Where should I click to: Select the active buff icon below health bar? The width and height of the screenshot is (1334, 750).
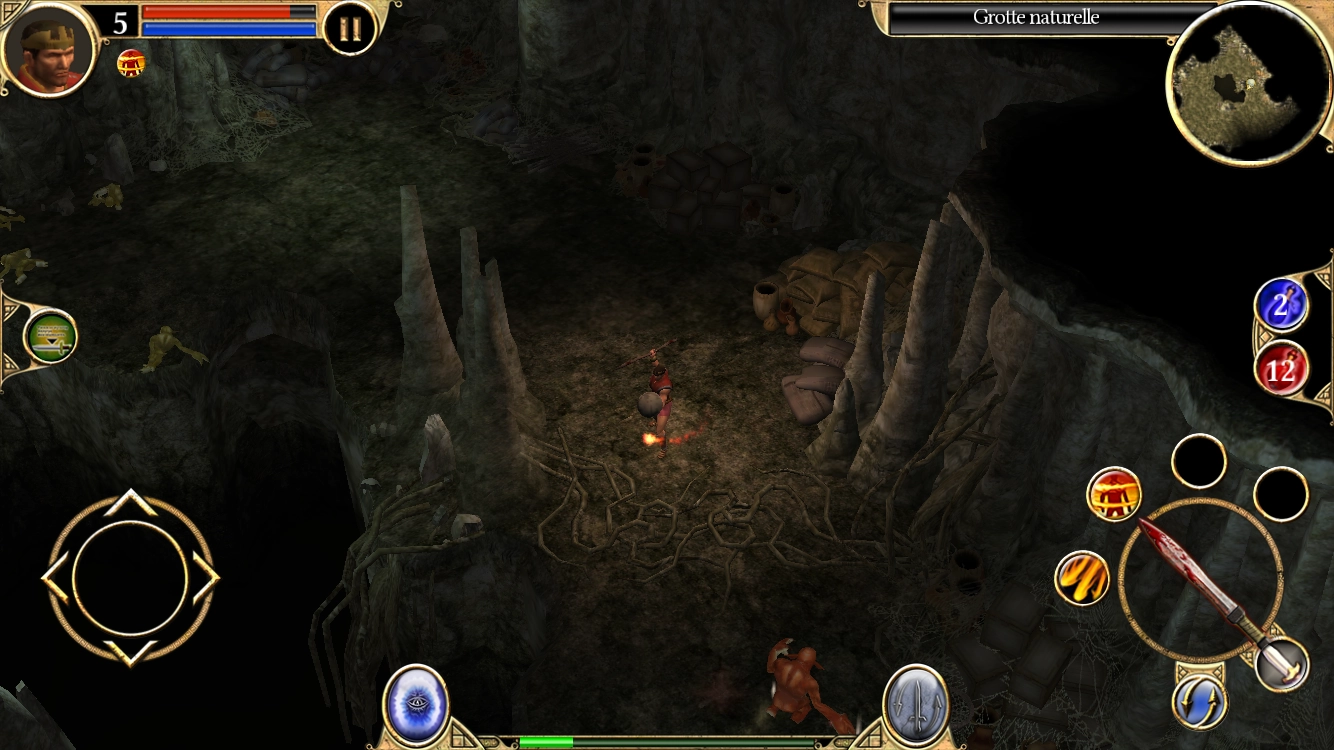(x=130, y=63)
